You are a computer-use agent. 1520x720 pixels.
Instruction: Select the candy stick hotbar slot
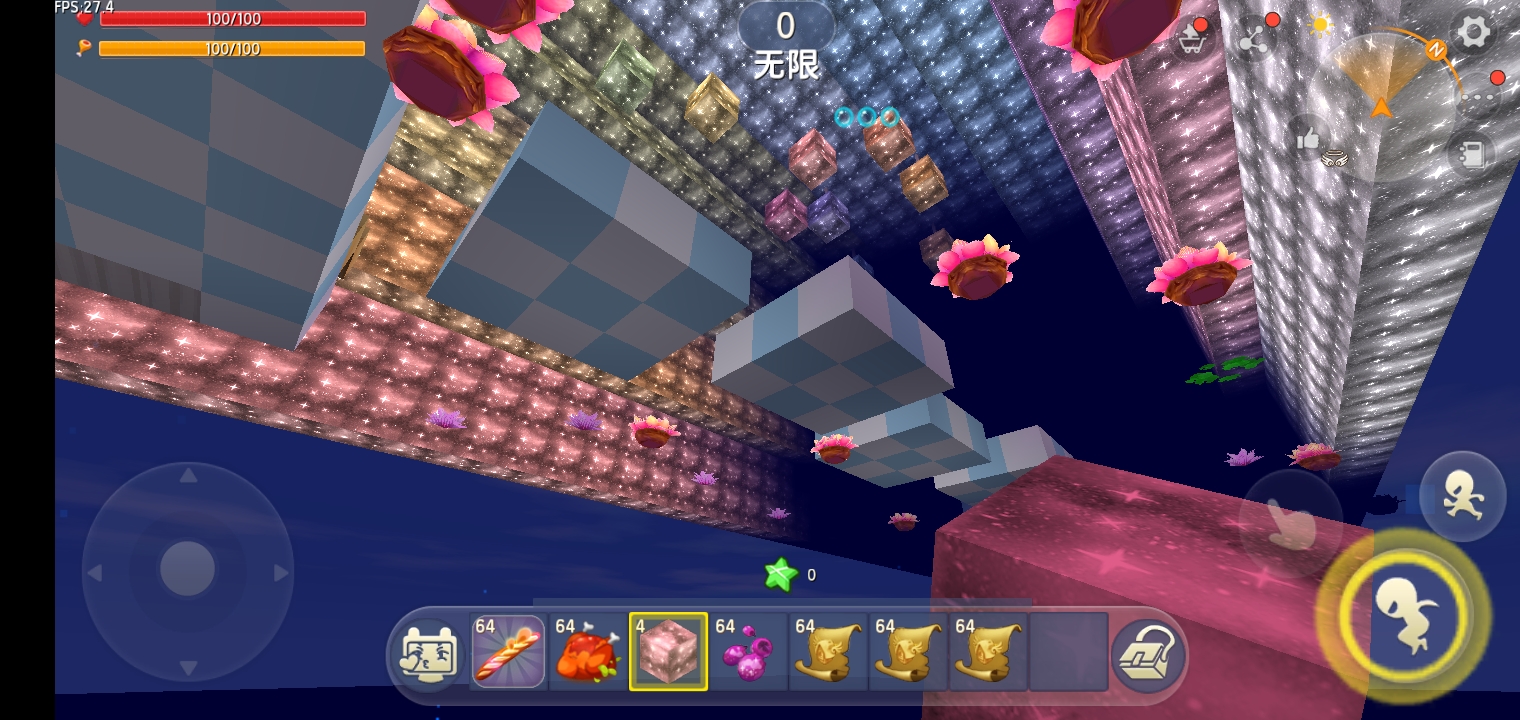point(508,652)
